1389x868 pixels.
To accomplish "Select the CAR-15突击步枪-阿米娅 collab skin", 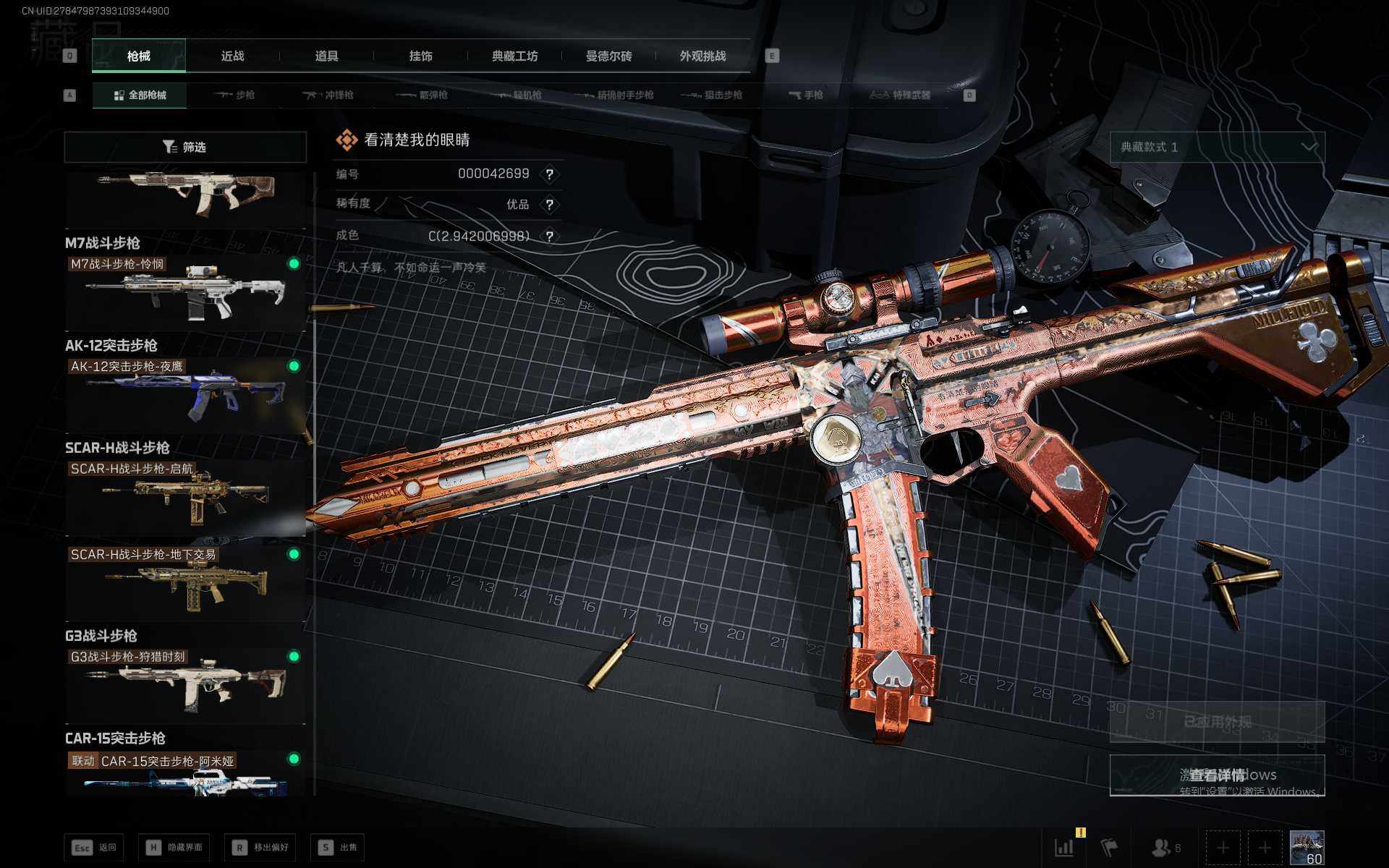I will click(x=185, y=774).
